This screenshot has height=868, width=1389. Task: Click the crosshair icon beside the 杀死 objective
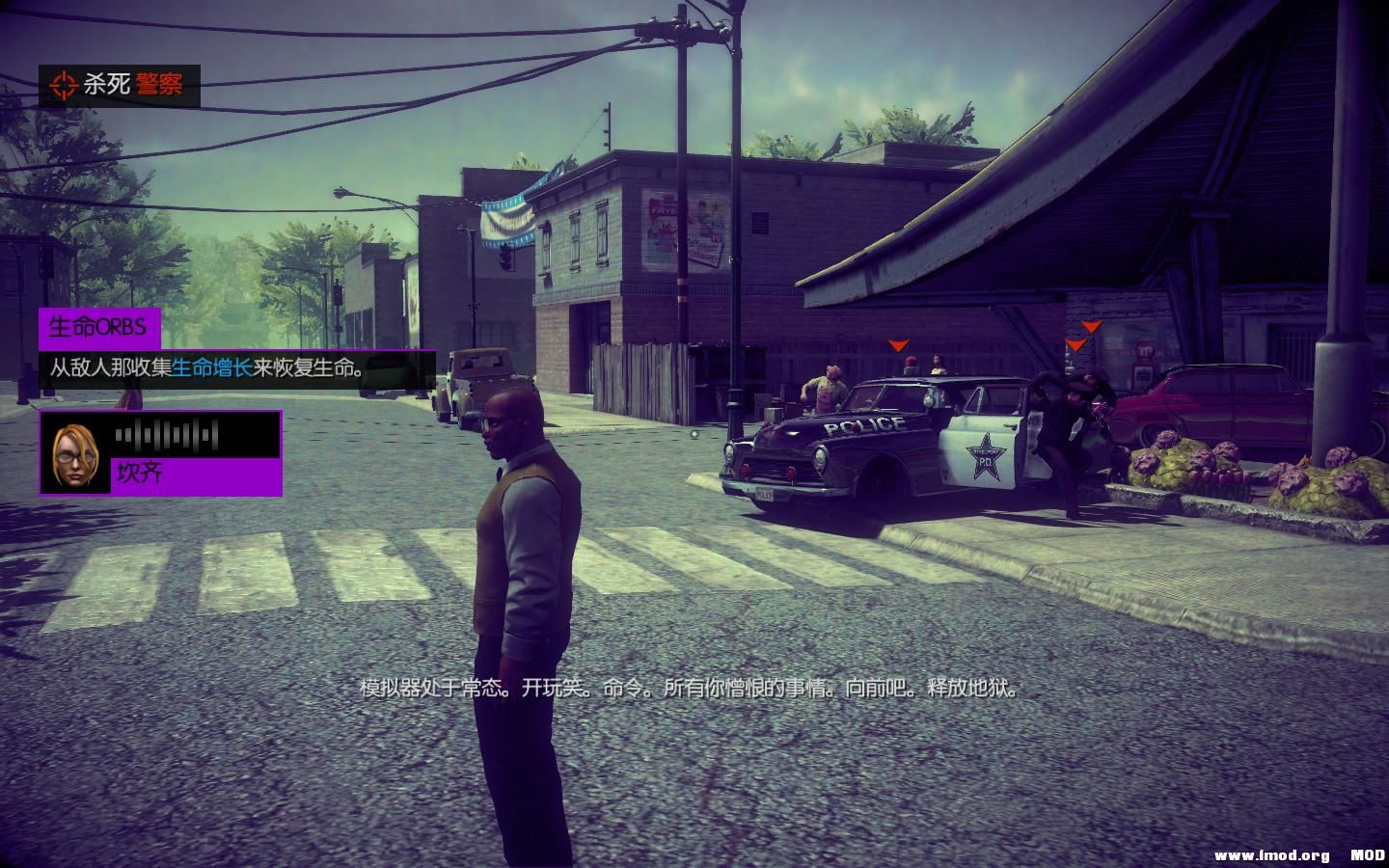click(x=64, y=84)
